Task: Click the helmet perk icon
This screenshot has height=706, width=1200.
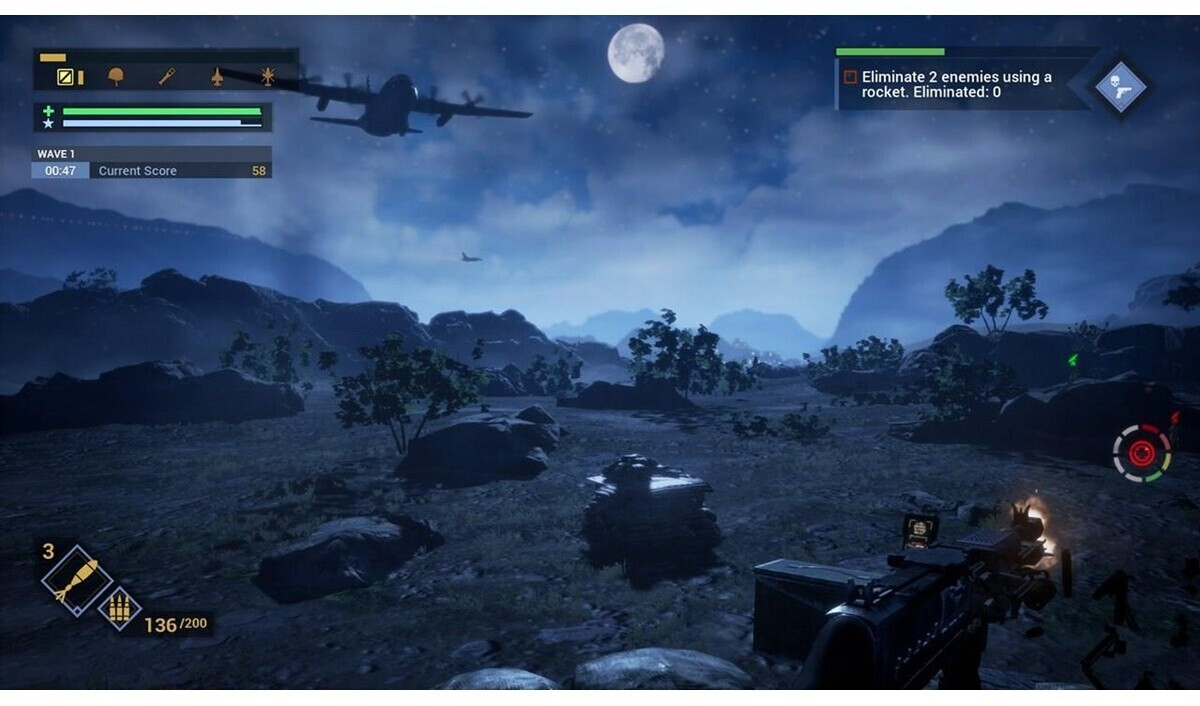Action: point(117,77)
